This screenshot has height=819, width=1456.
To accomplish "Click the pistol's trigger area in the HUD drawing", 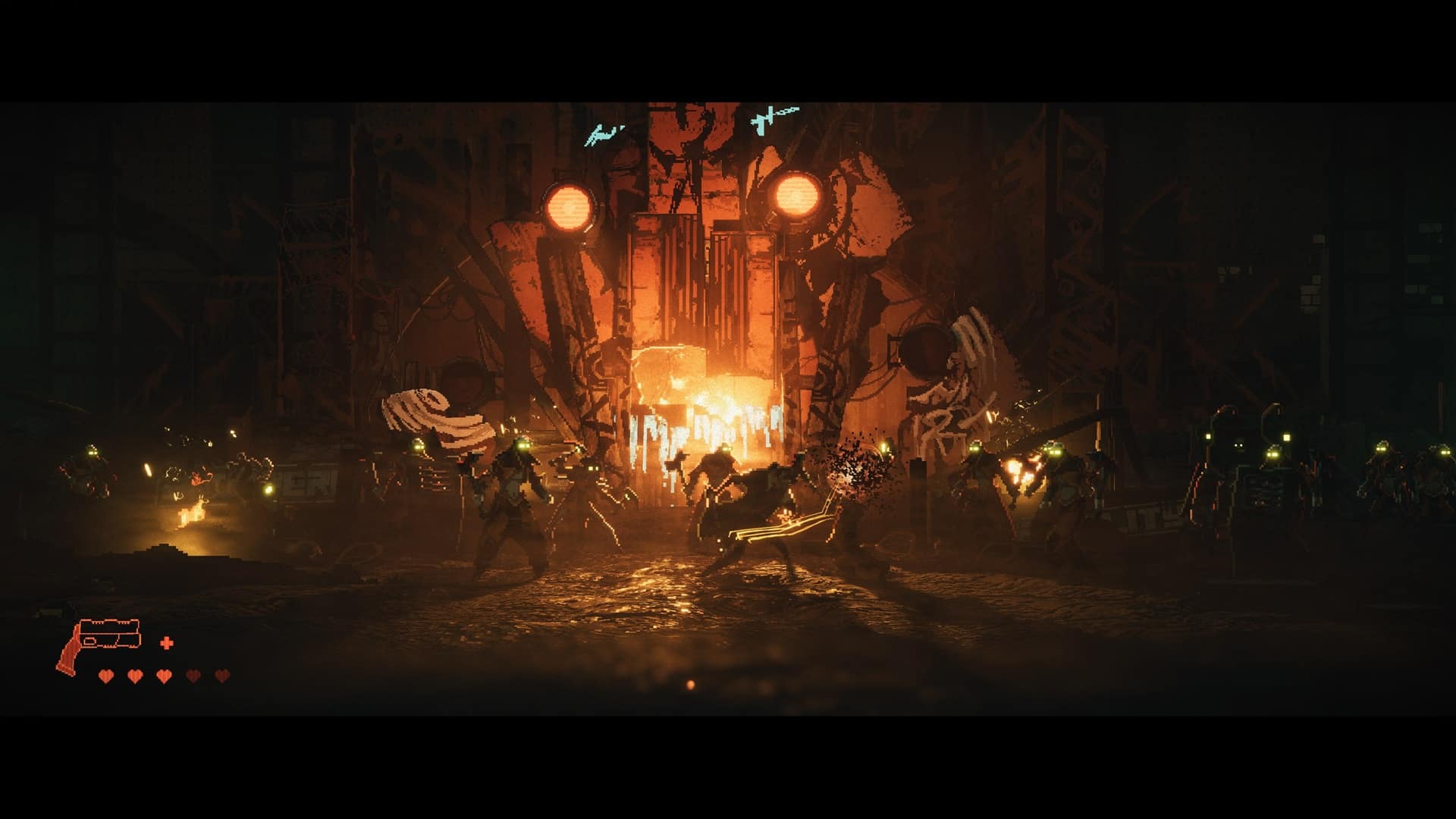I will tap(89, 642).
